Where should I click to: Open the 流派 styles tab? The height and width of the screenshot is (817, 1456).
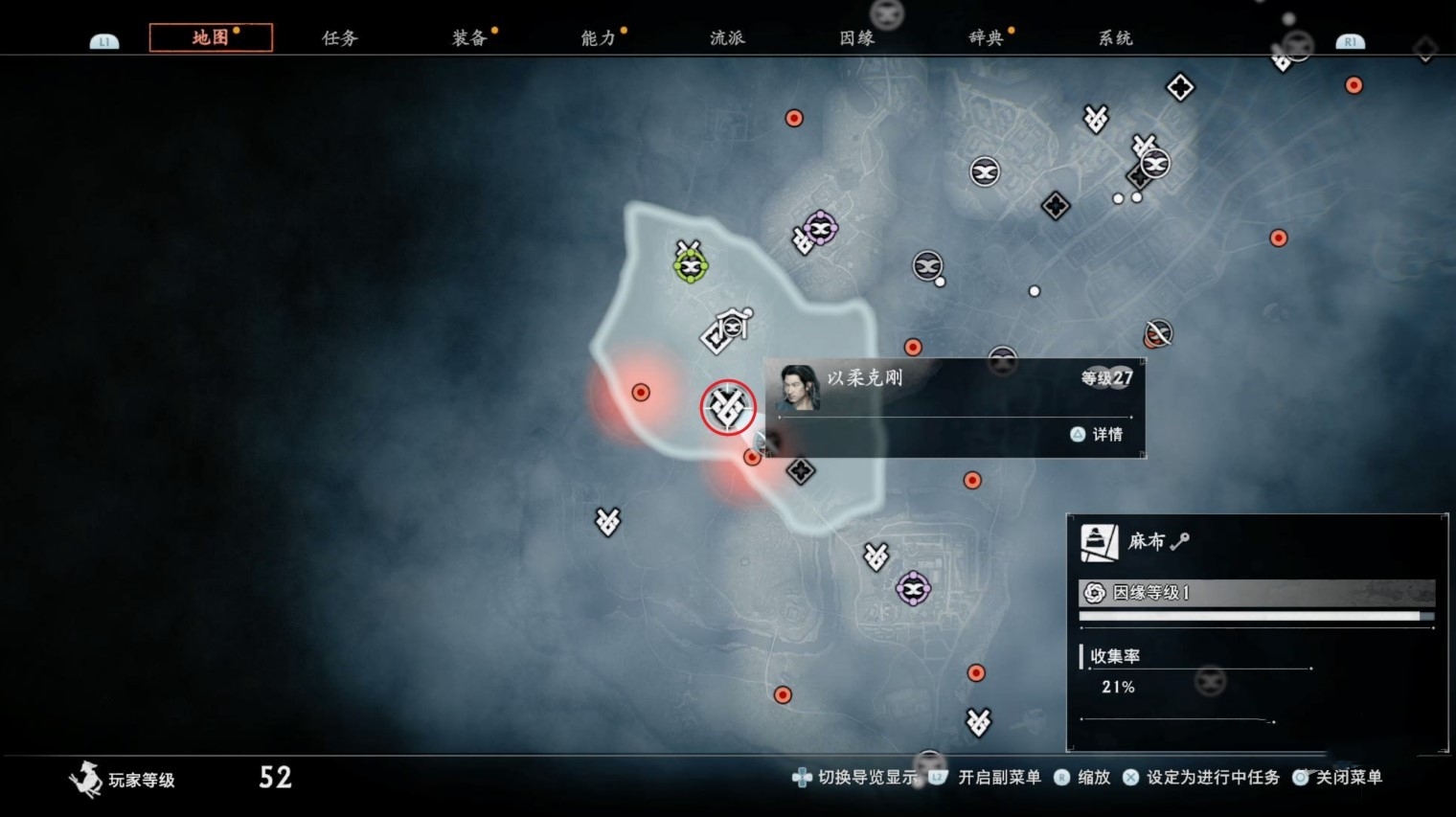tap(727, 38)
